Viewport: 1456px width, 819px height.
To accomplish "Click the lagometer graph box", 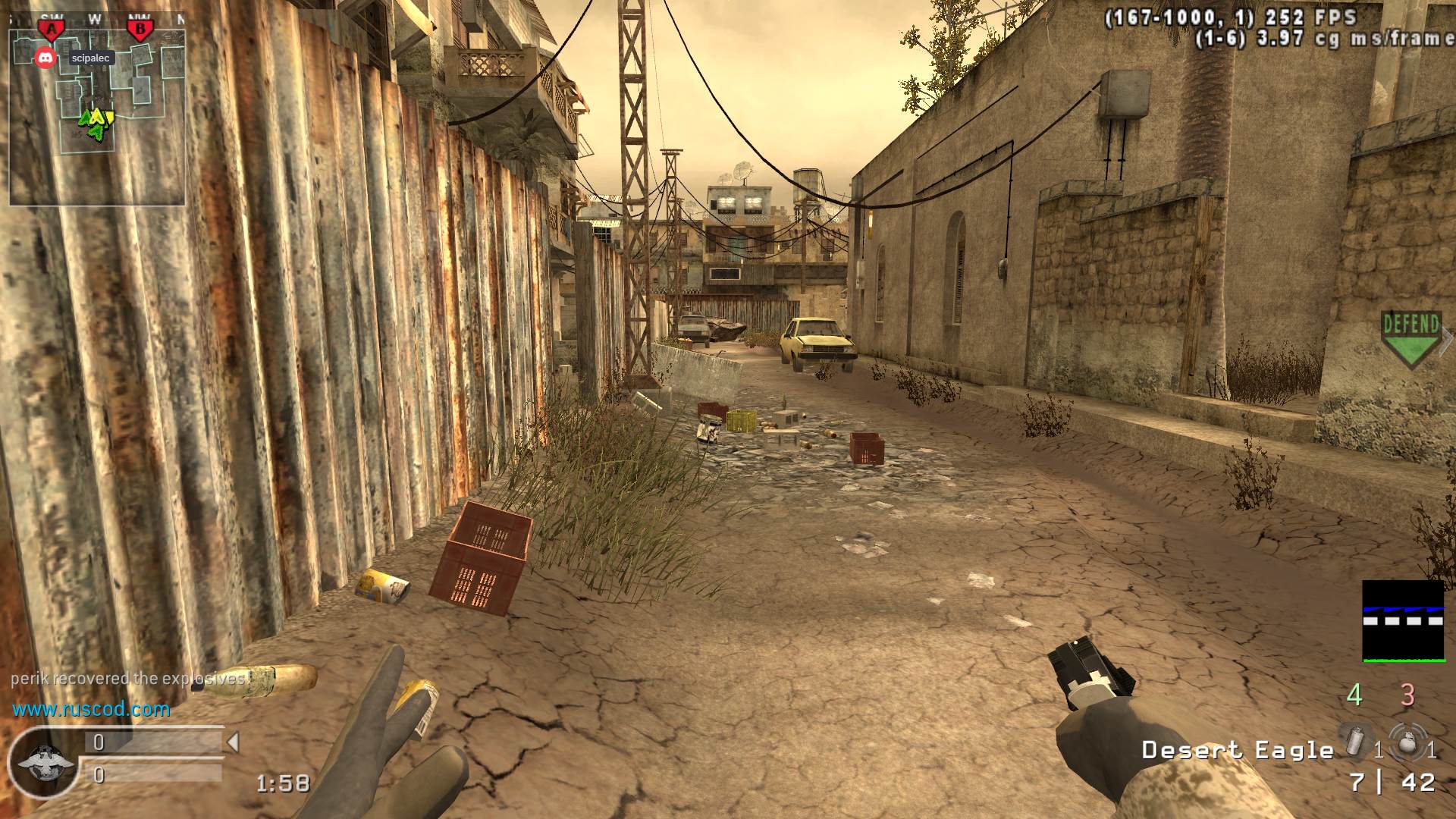I will [1403, 621].
